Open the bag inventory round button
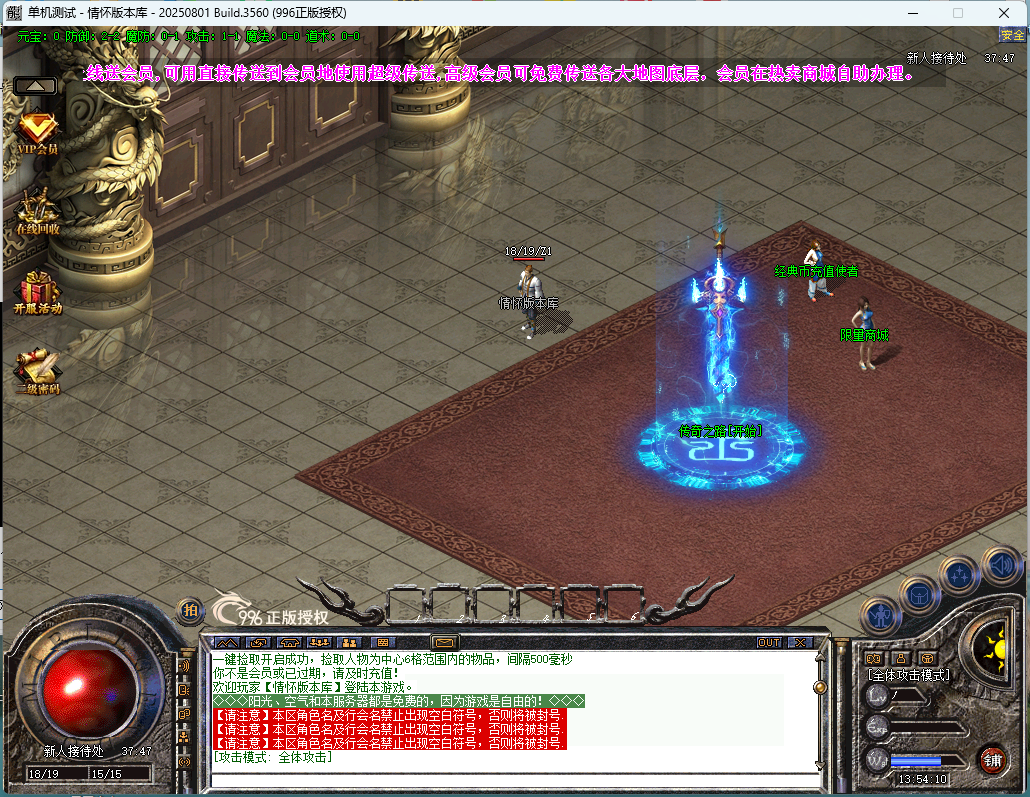Screen dimensions: 1030x797 [919, 595]
